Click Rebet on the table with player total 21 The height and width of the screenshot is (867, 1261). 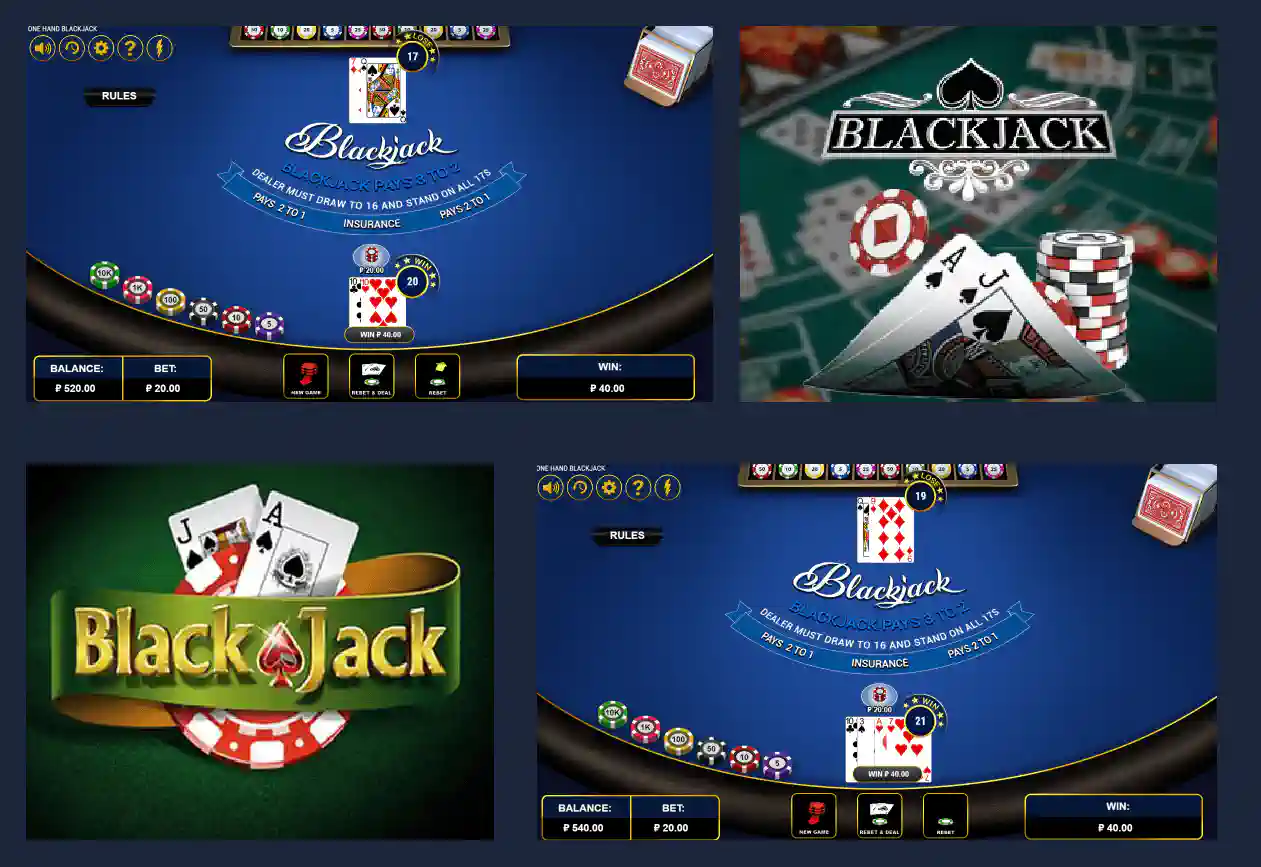coord(945,815)
